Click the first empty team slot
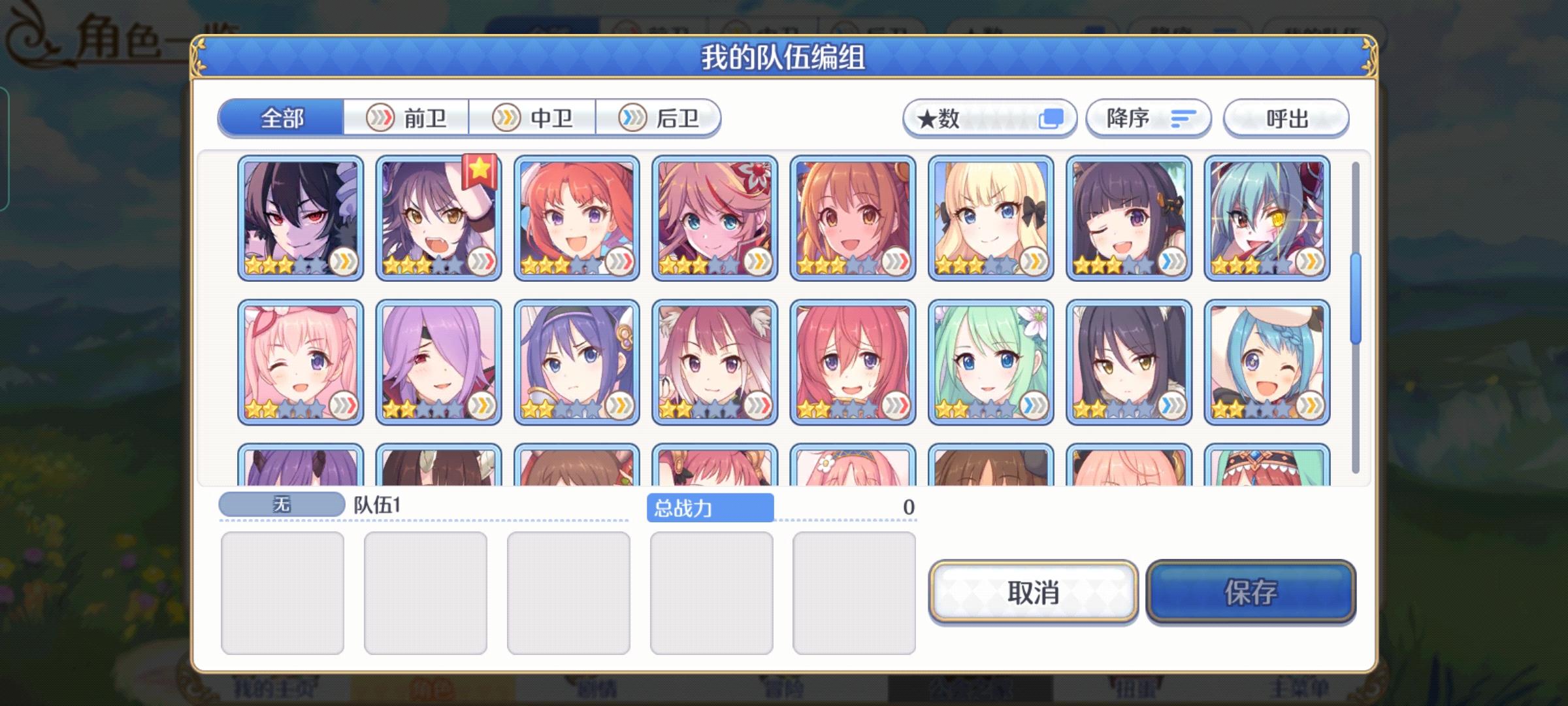The height and width of the screenshot is (706, 1568). 284,592
